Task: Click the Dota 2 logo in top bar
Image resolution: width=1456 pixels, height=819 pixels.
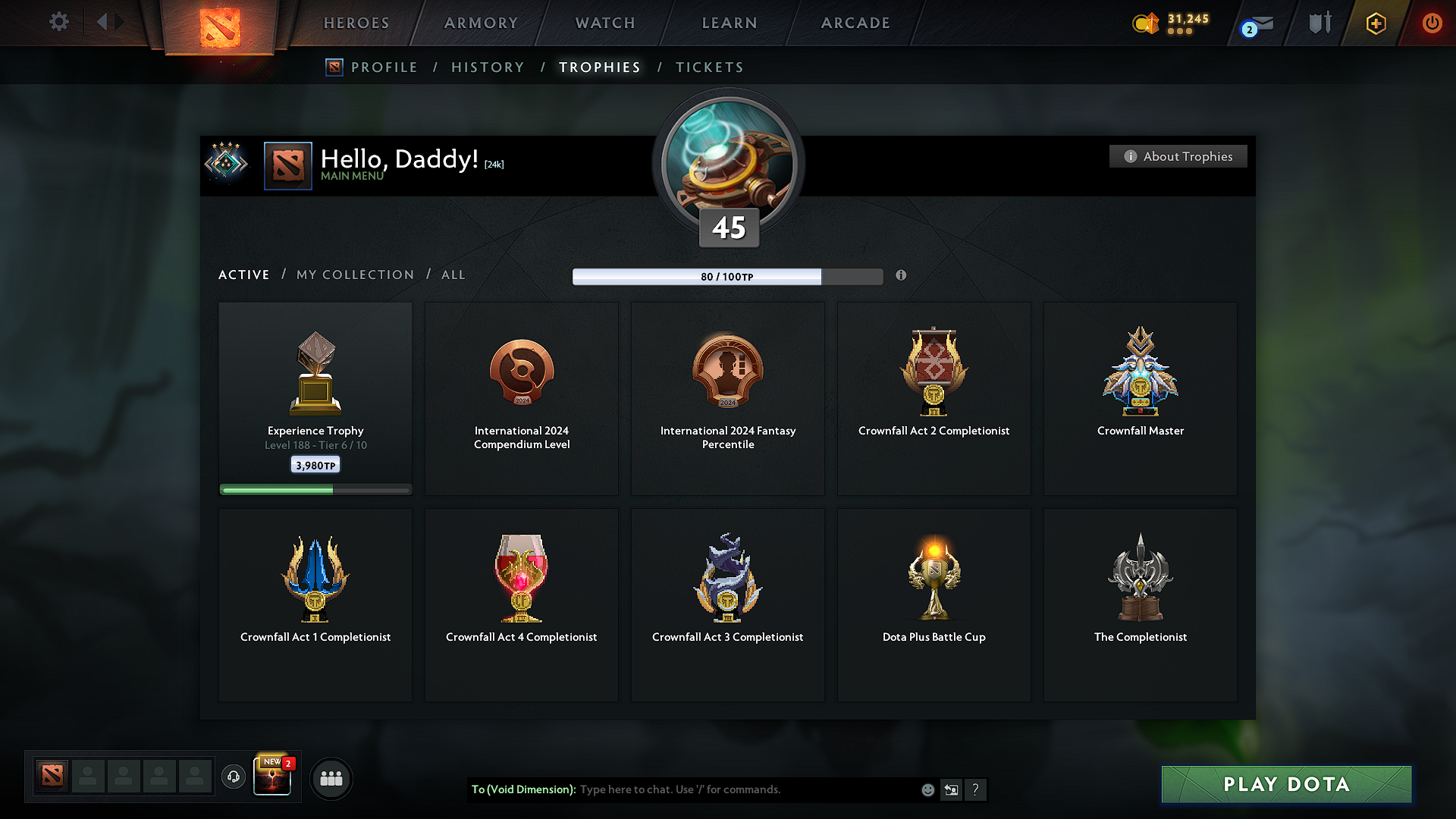Action: point(218,23)
